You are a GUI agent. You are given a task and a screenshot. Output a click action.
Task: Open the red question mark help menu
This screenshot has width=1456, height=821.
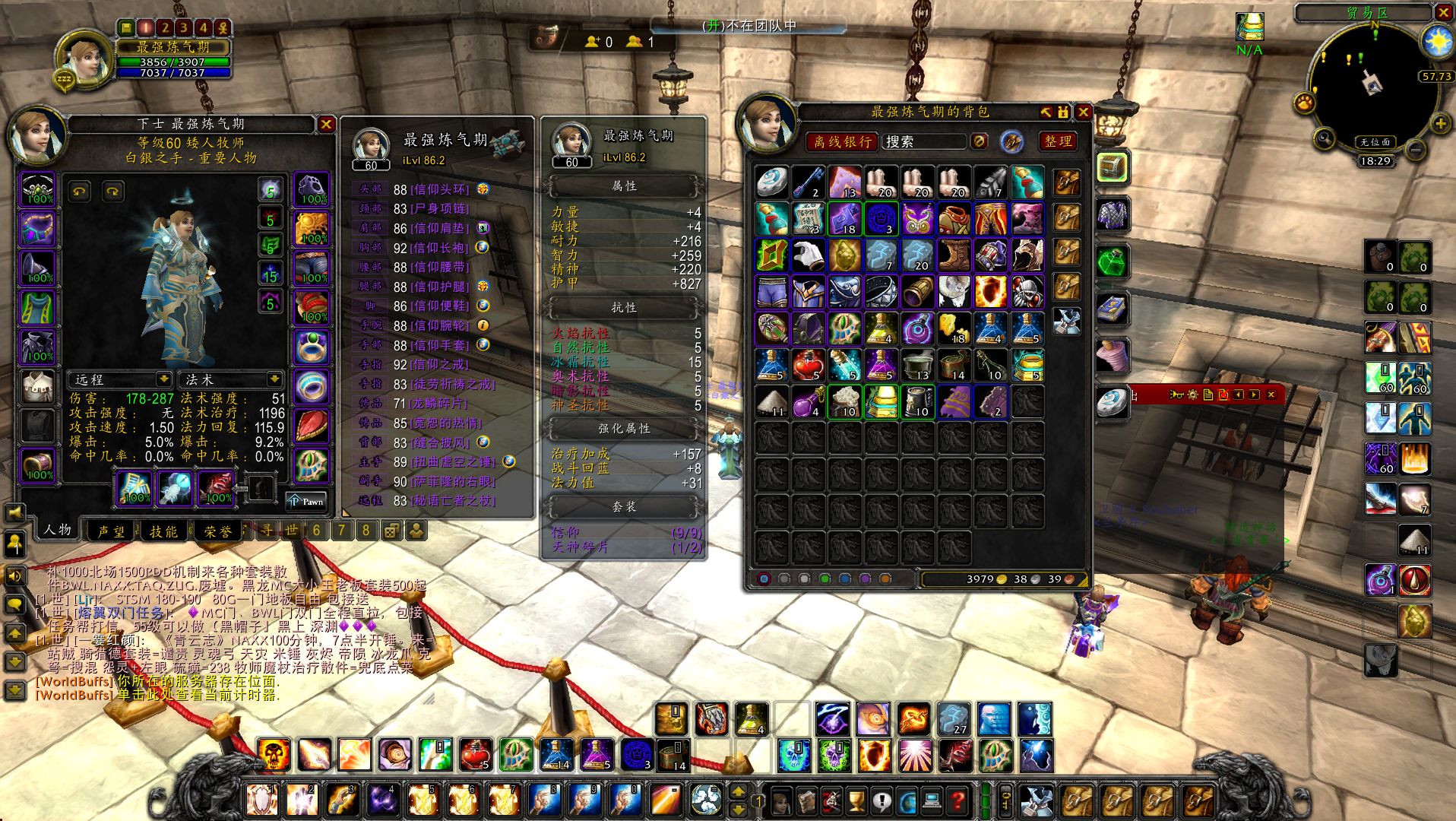tap(959, 800)
